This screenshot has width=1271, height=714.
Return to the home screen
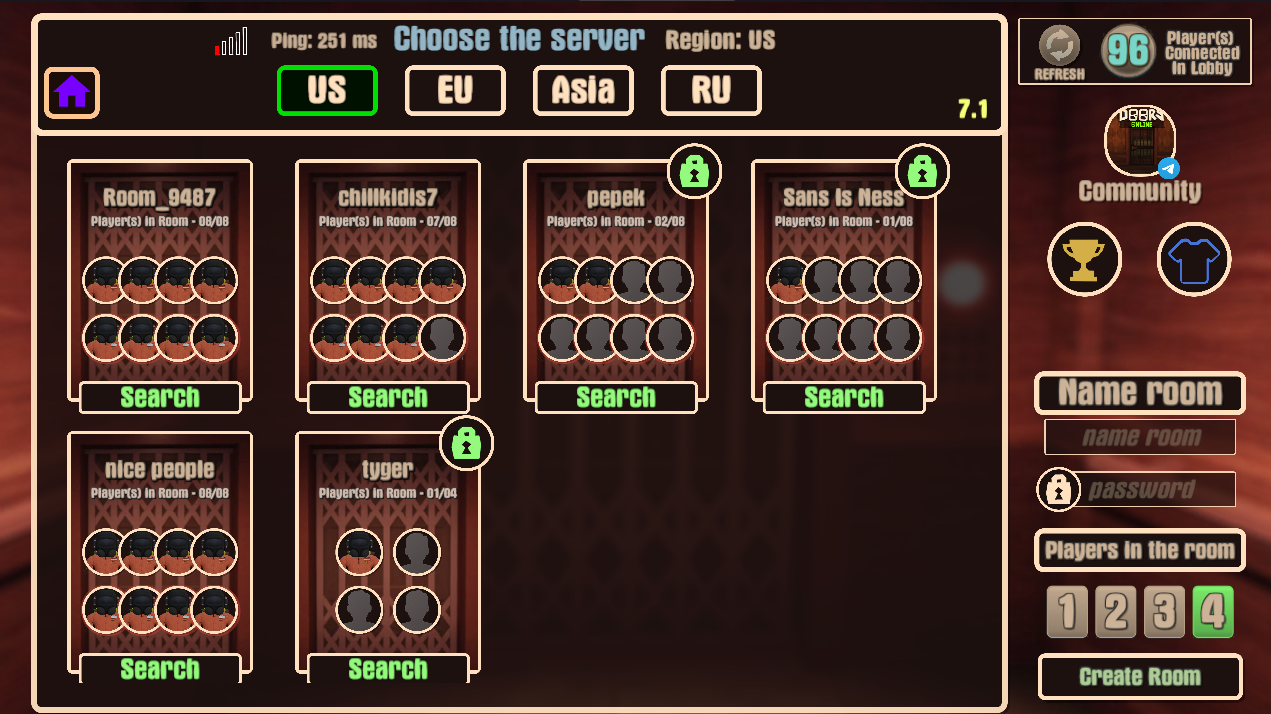(72, 93)
